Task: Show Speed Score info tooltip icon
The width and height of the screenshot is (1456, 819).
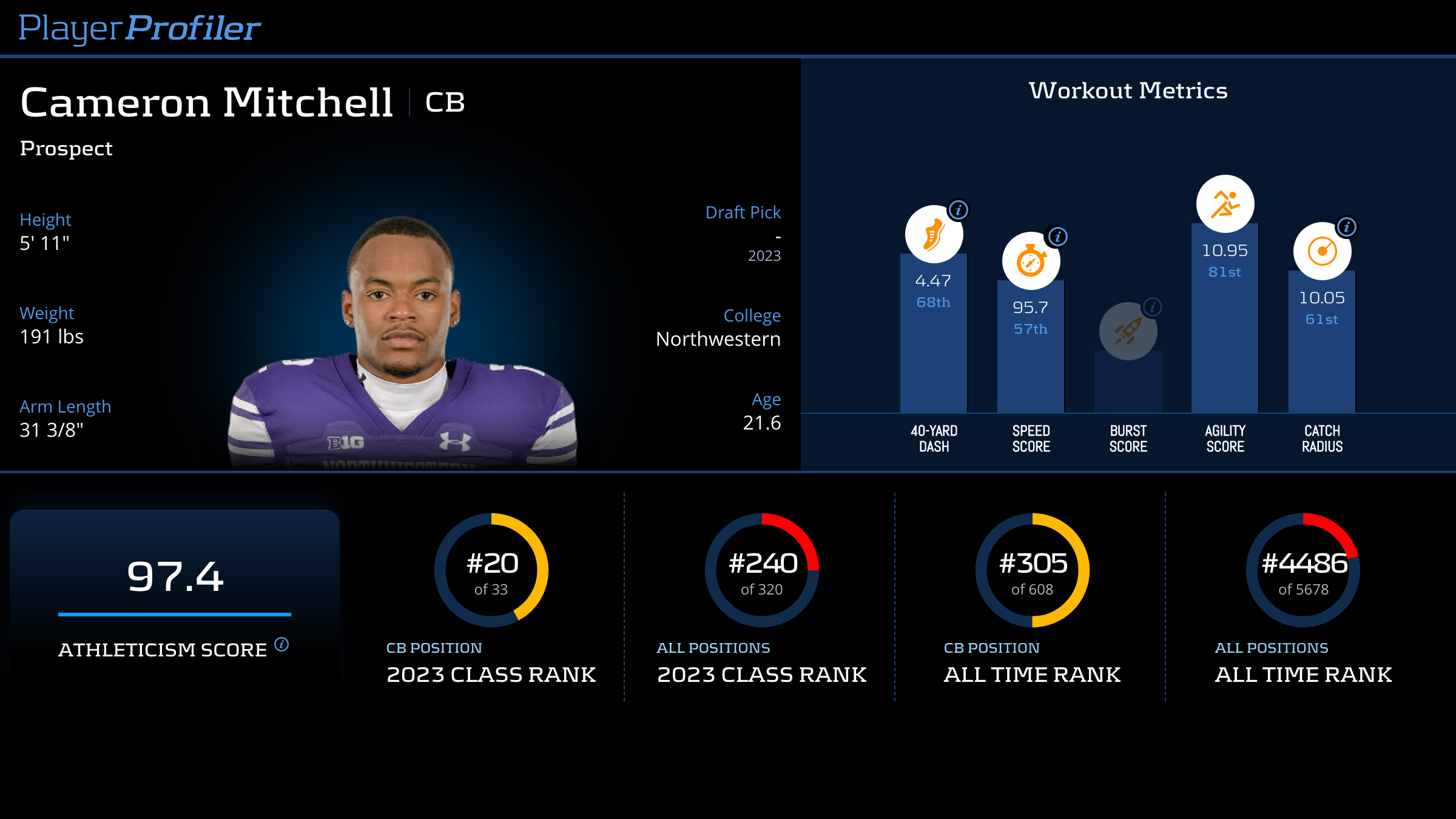Action: [x=1058, y=237]
